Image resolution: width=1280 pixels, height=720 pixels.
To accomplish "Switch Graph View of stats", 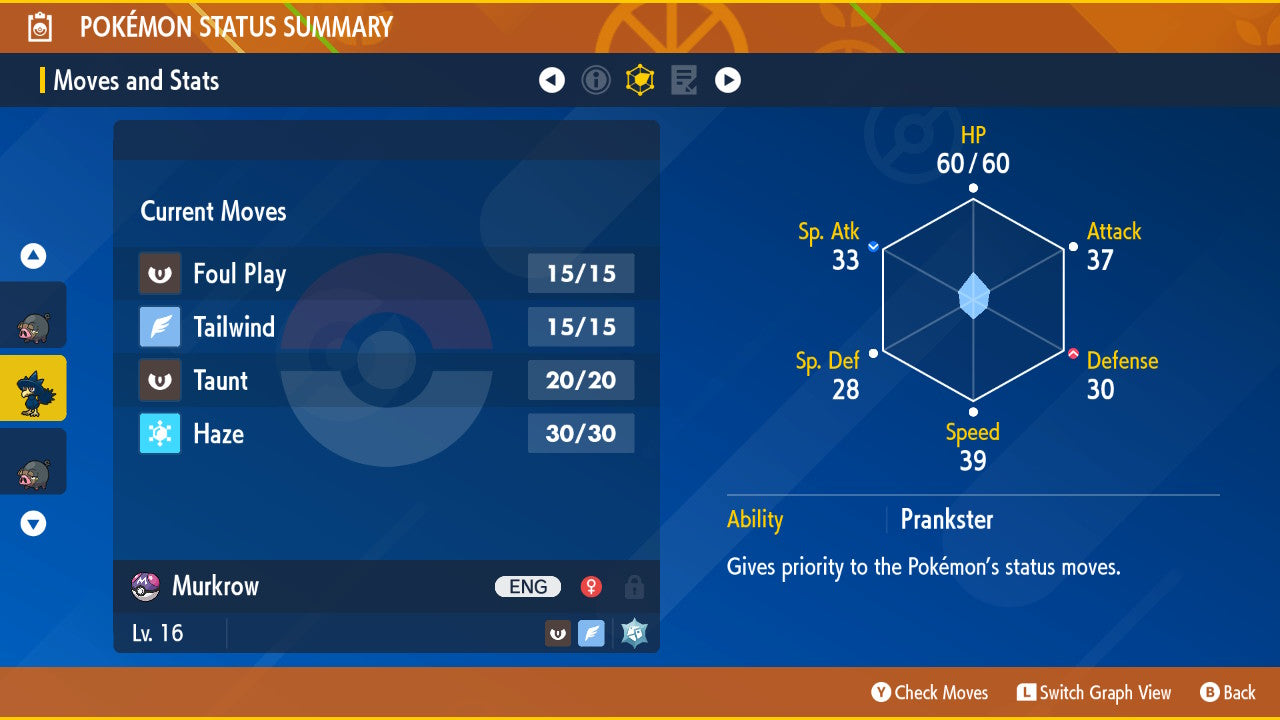I will coord(1094,692).
